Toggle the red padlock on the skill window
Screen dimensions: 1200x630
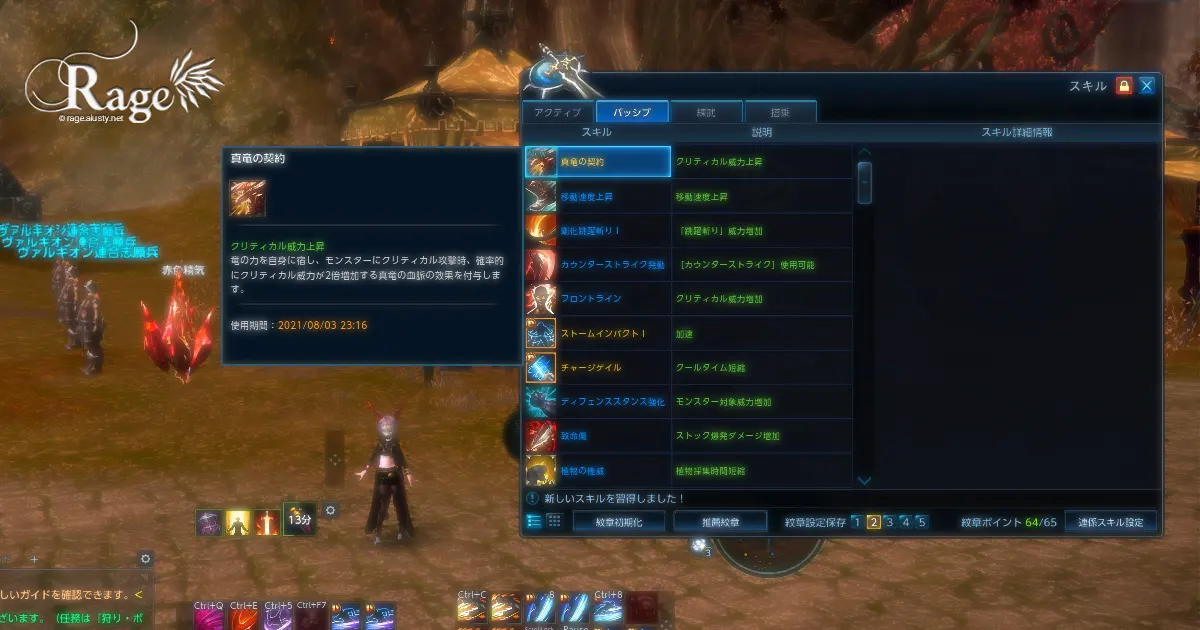[x=1124, y=86]
